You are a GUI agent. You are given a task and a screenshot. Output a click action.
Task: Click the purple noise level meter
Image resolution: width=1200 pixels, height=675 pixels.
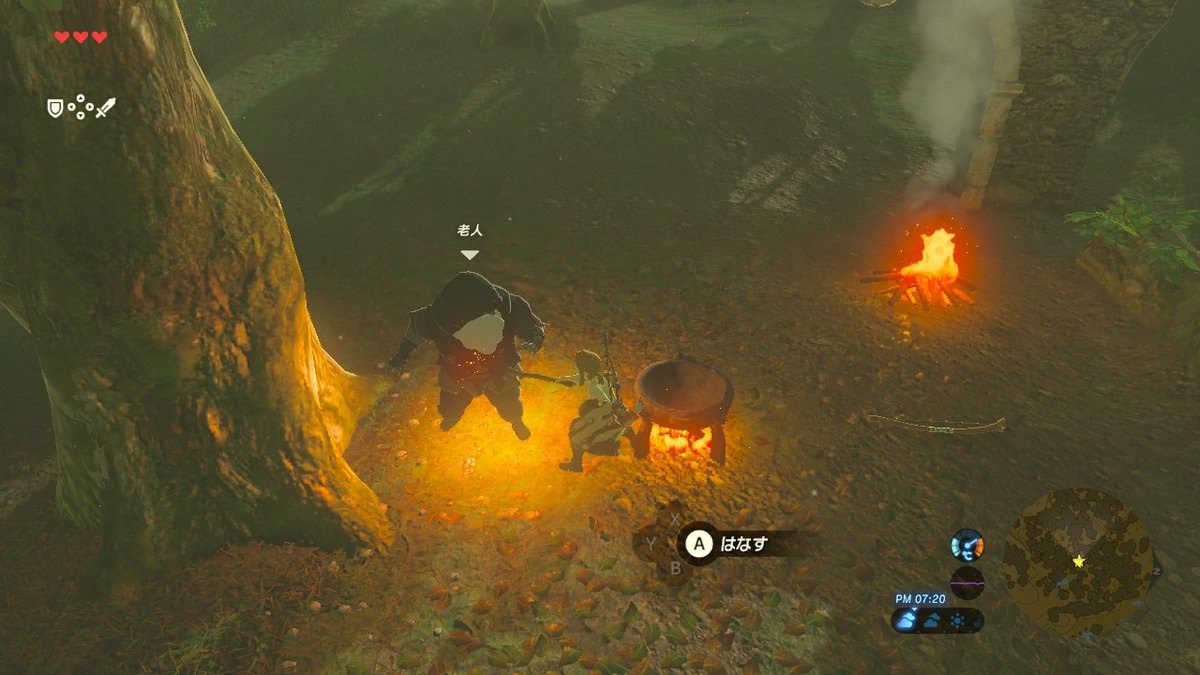coord(967,582)
